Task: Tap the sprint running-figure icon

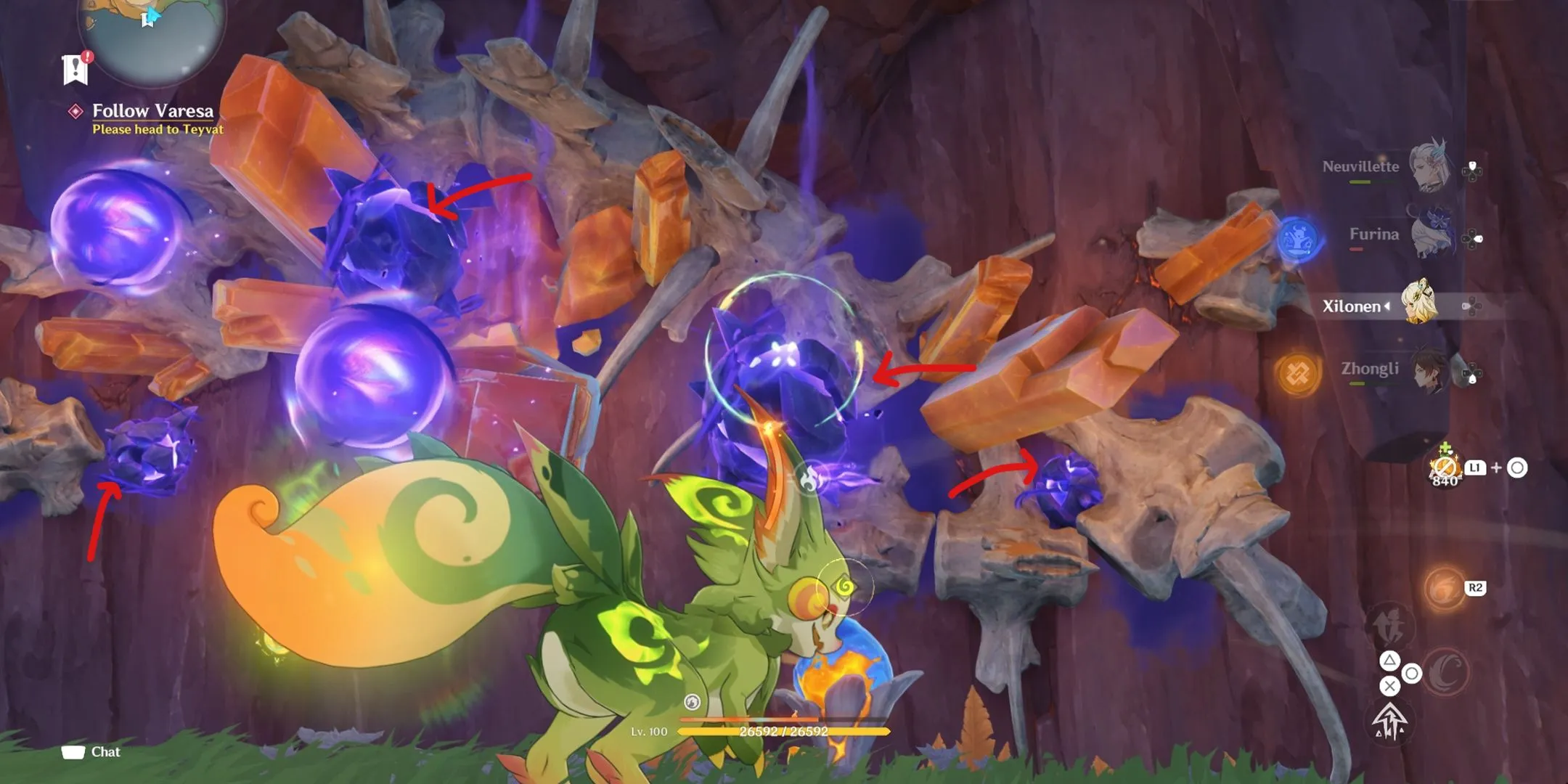Action: (1389, 624)
